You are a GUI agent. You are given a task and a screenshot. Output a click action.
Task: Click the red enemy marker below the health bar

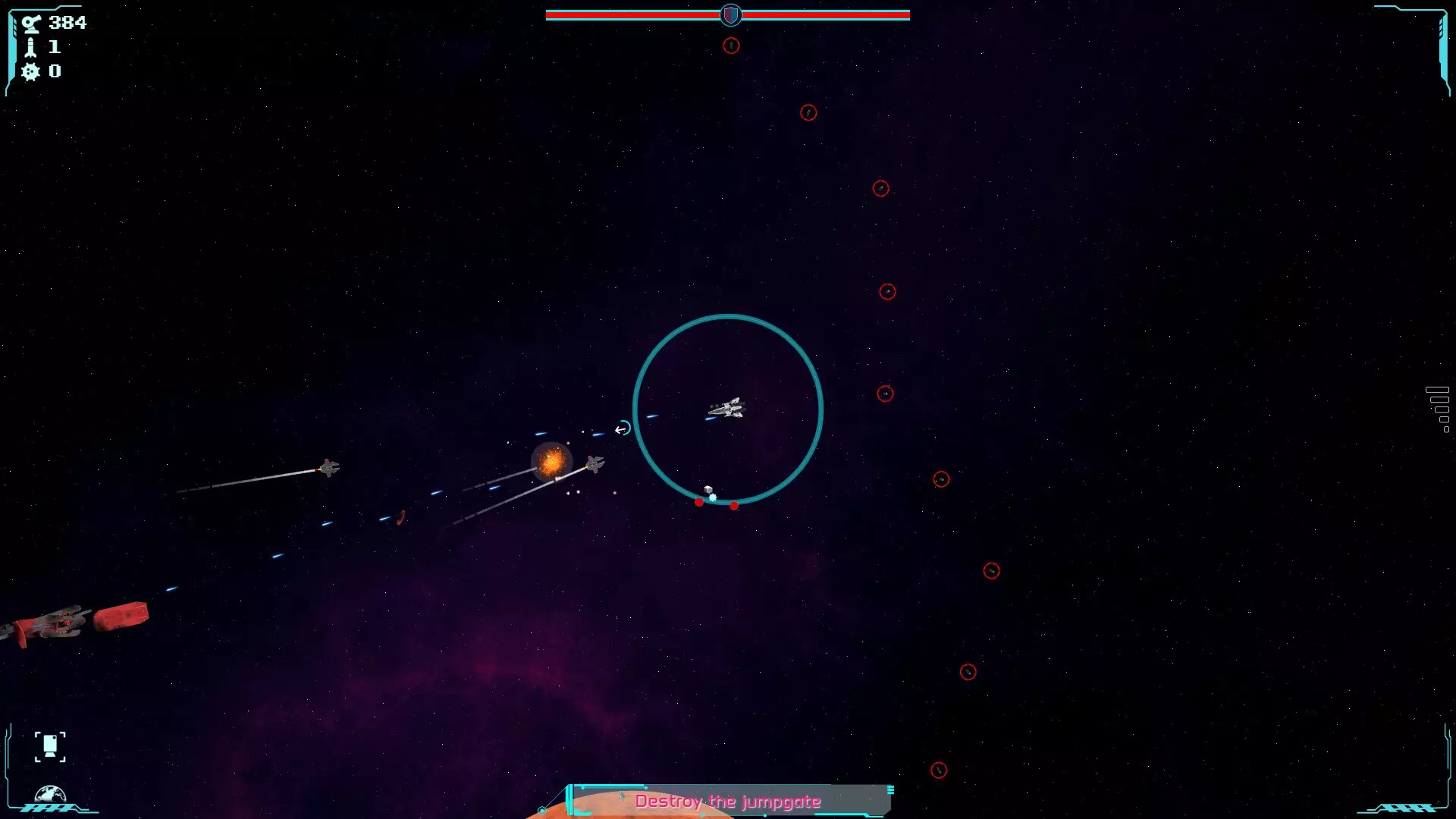click(730, 45)
